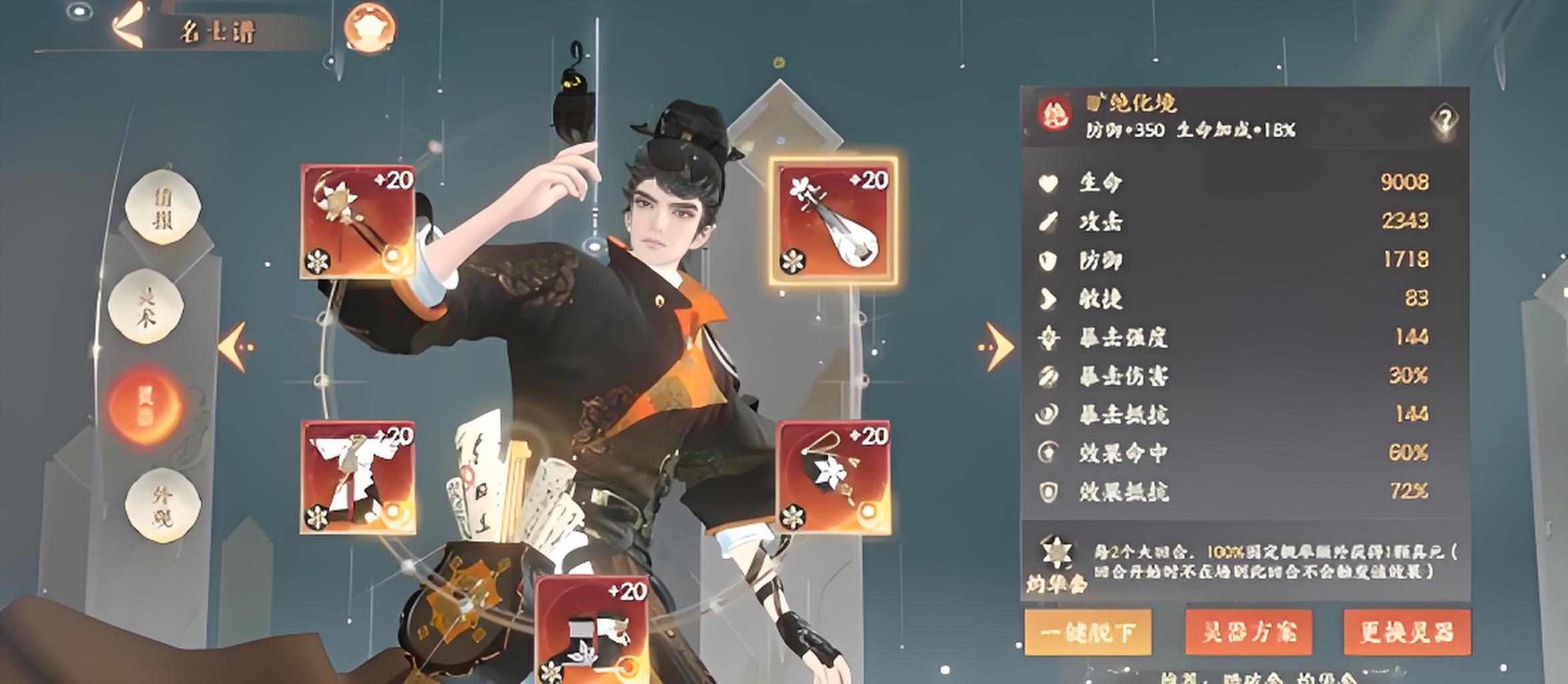Click the 更换灵器 button

(1407, 632)
